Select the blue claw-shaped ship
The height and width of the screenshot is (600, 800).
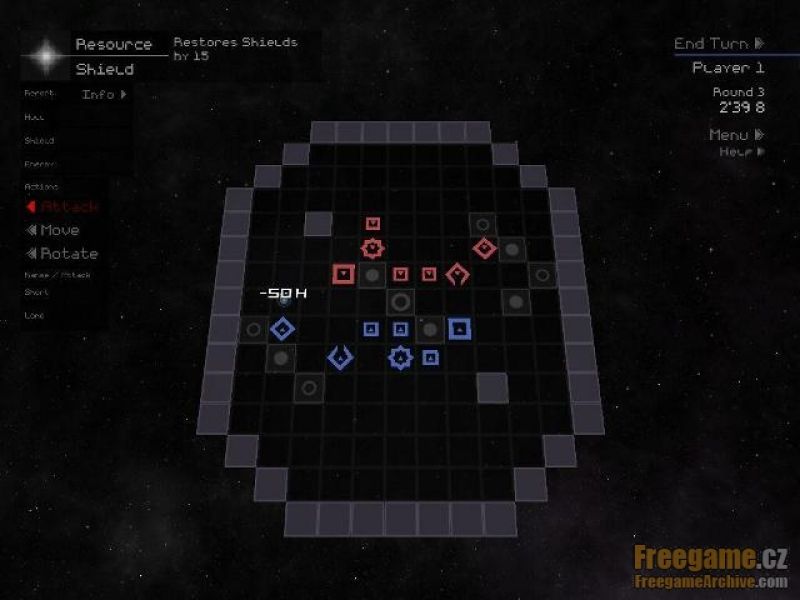click(340, 356)
